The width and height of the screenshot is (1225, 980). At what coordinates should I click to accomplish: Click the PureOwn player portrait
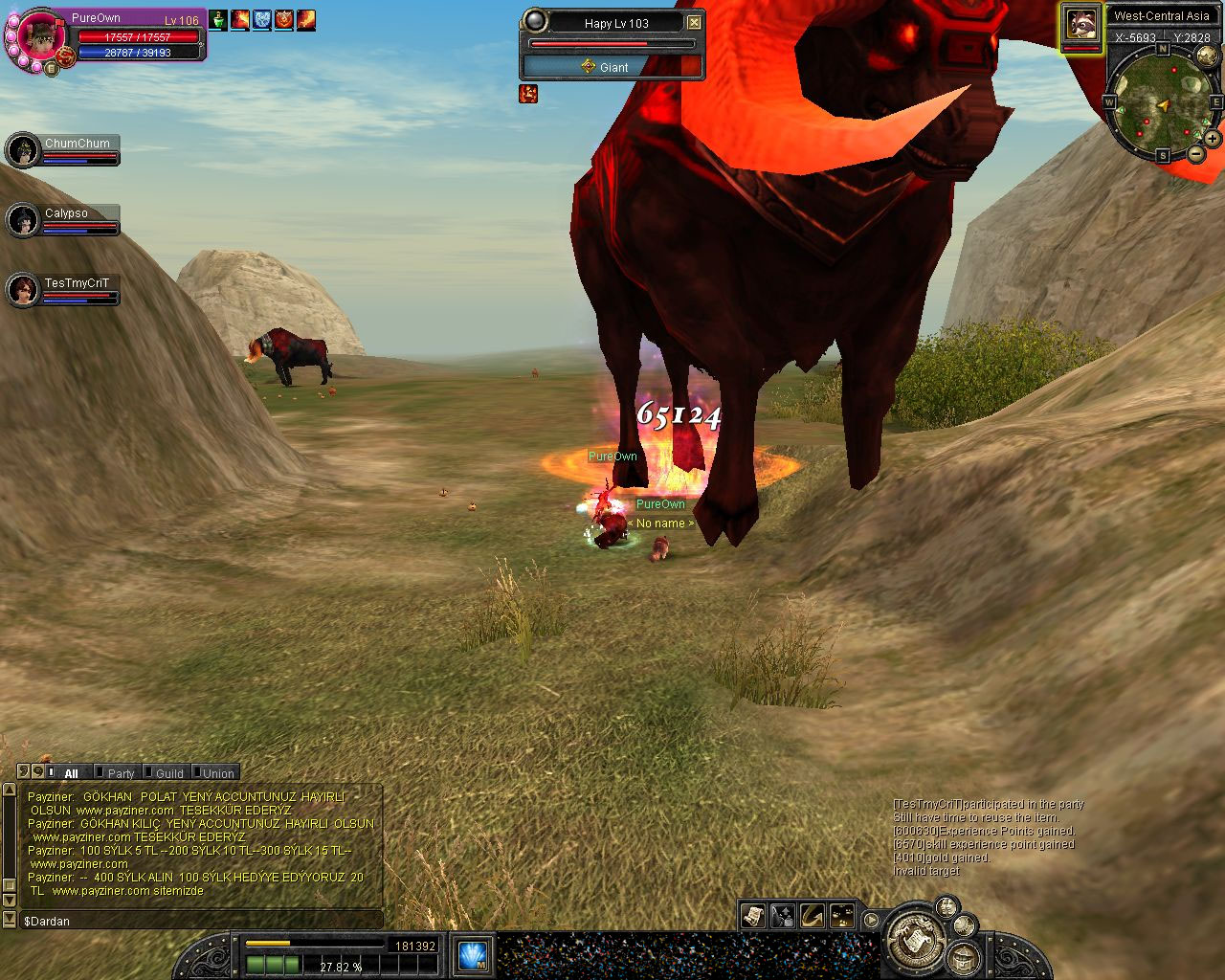click(x=41, y=38)
